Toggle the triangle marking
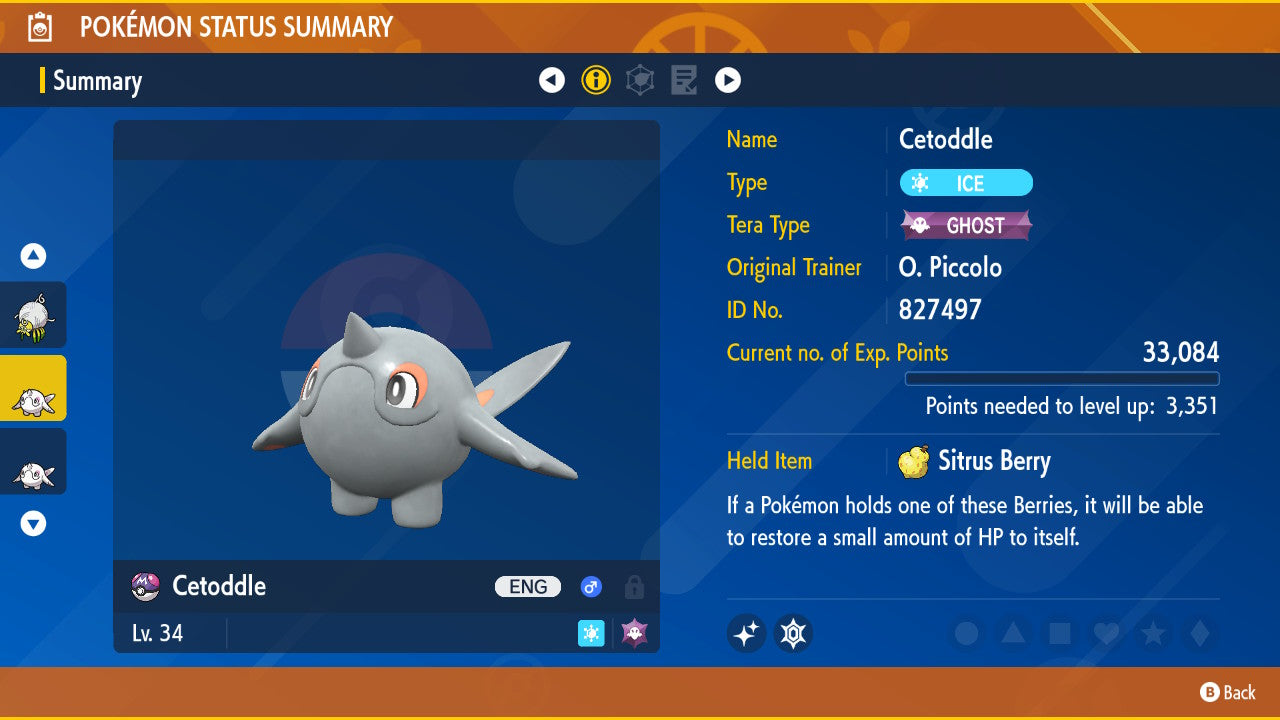The width and height of the screenshot is (1280, 720). click(x=1013, y=633)
